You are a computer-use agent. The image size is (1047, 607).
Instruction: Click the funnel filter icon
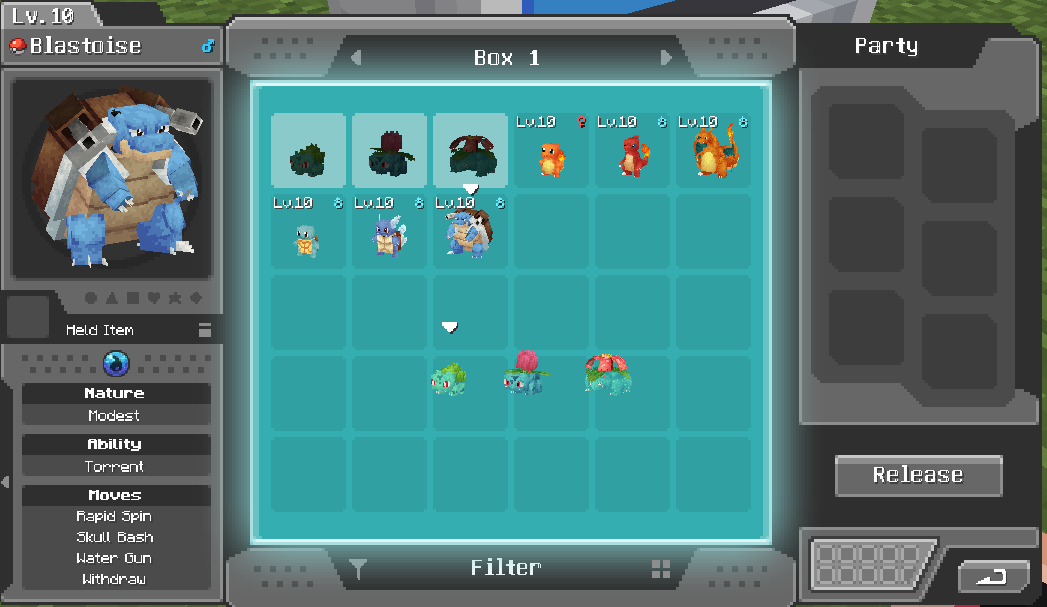(358, 570)
